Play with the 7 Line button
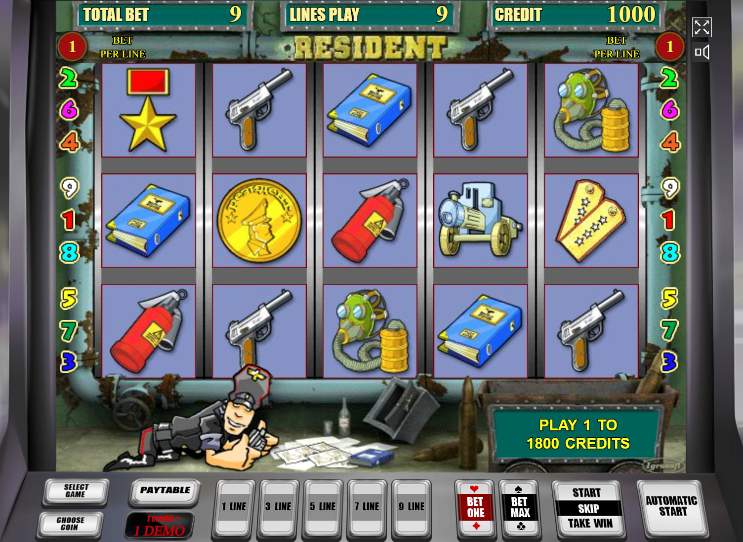The image size is (743, 542). [x=367, y=507]
